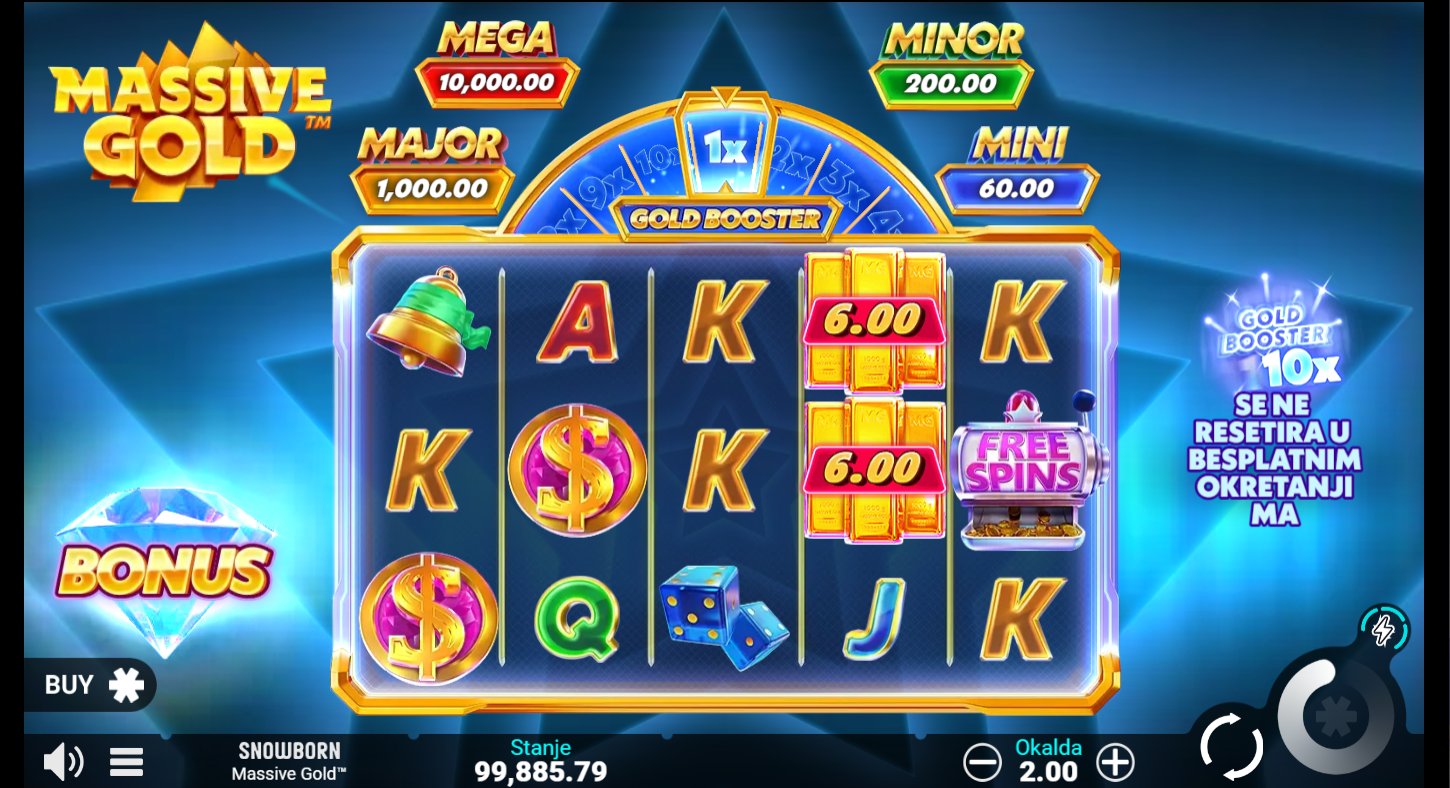Spin the reels with the large round button
The image size is (1450, 788).
click(1334, 717)
